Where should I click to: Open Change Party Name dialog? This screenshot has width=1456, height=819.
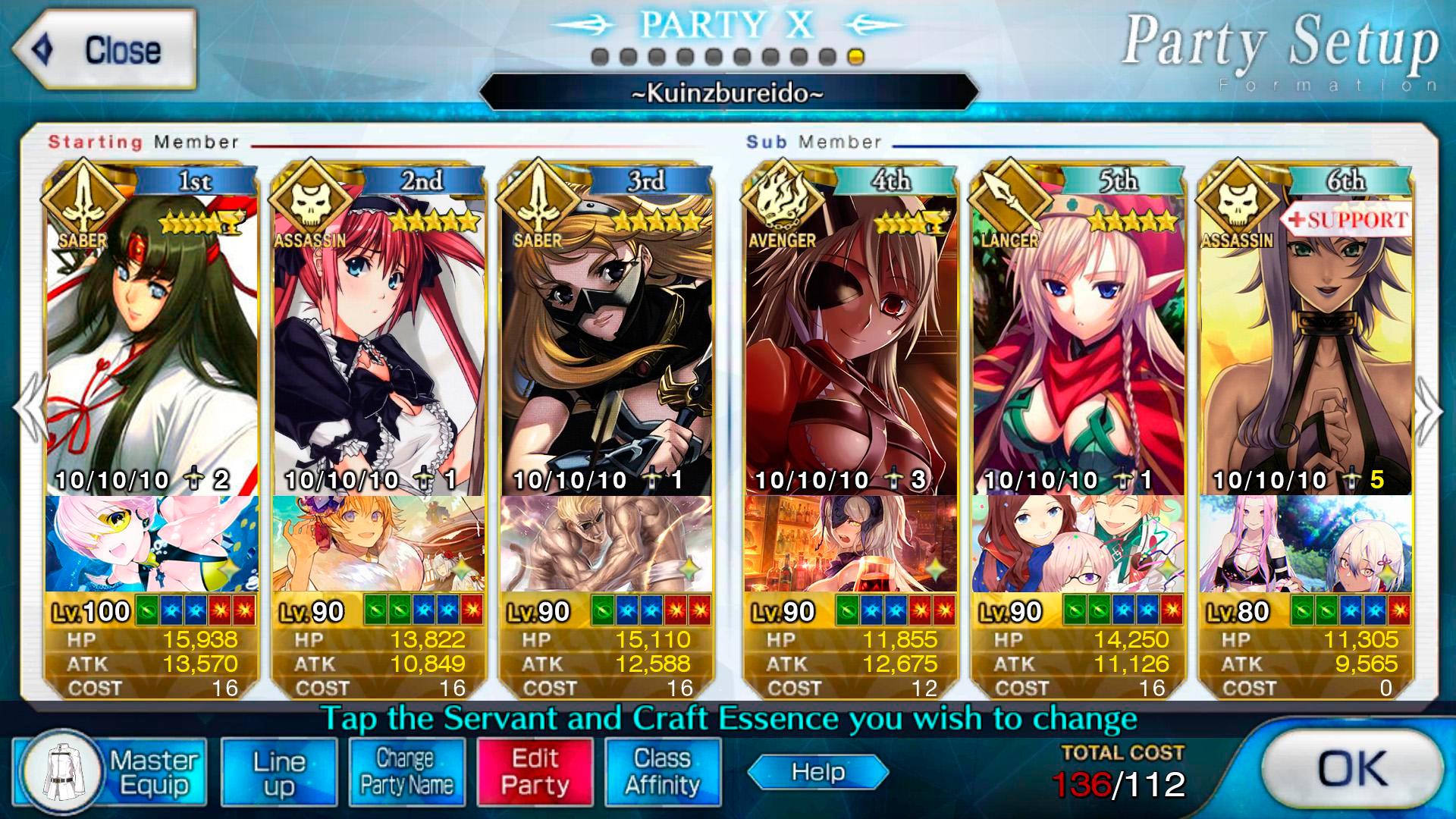point(407,771)
